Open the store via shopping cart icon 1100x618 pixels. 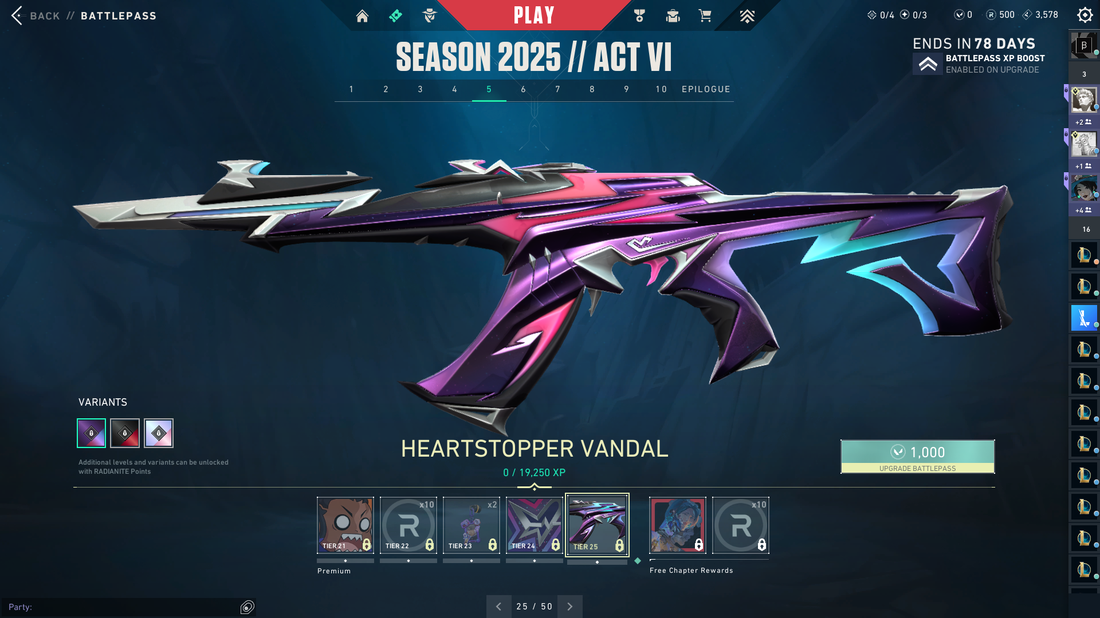pos(705,16)
